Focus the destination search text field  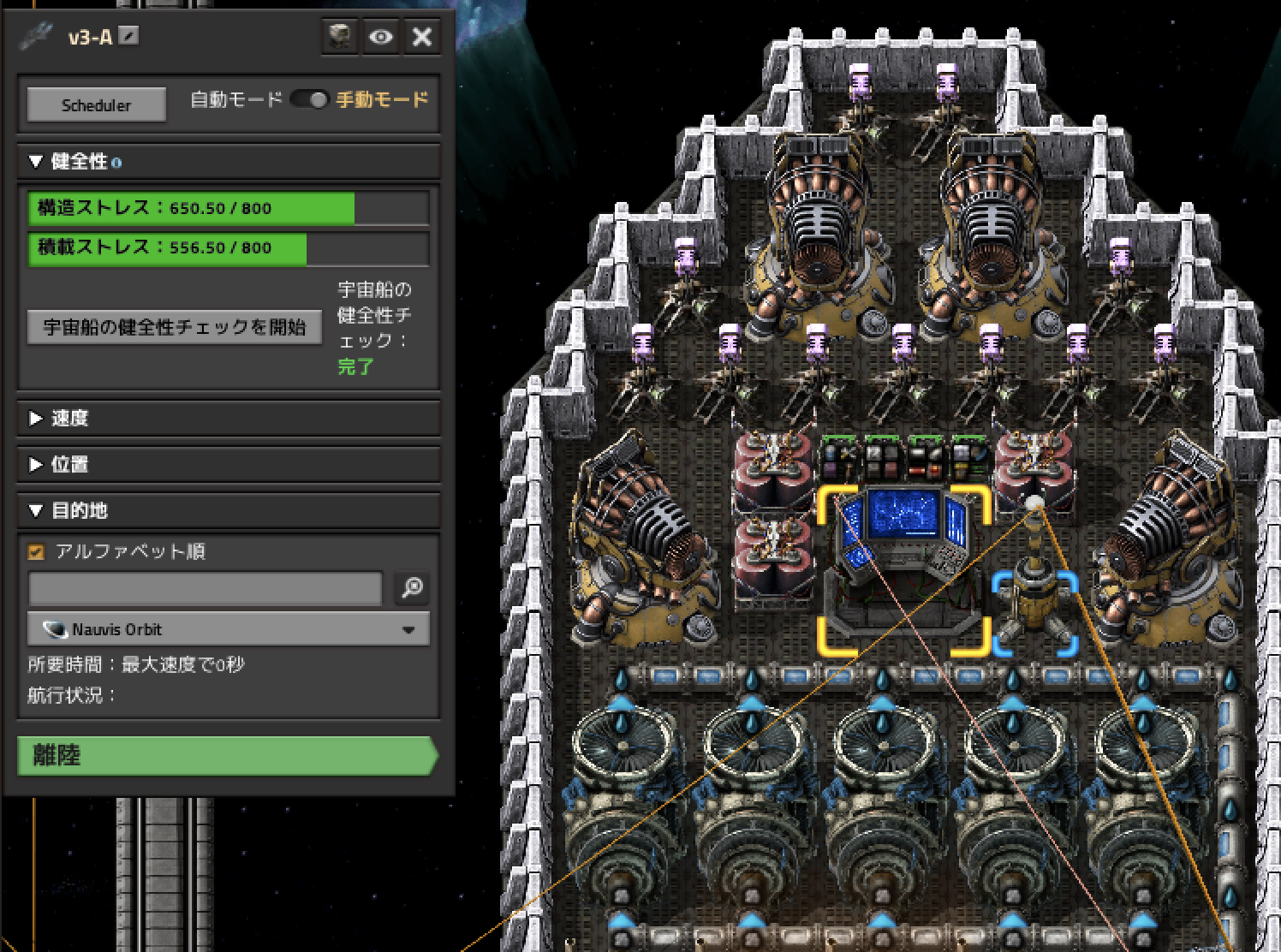pos(205,588)
